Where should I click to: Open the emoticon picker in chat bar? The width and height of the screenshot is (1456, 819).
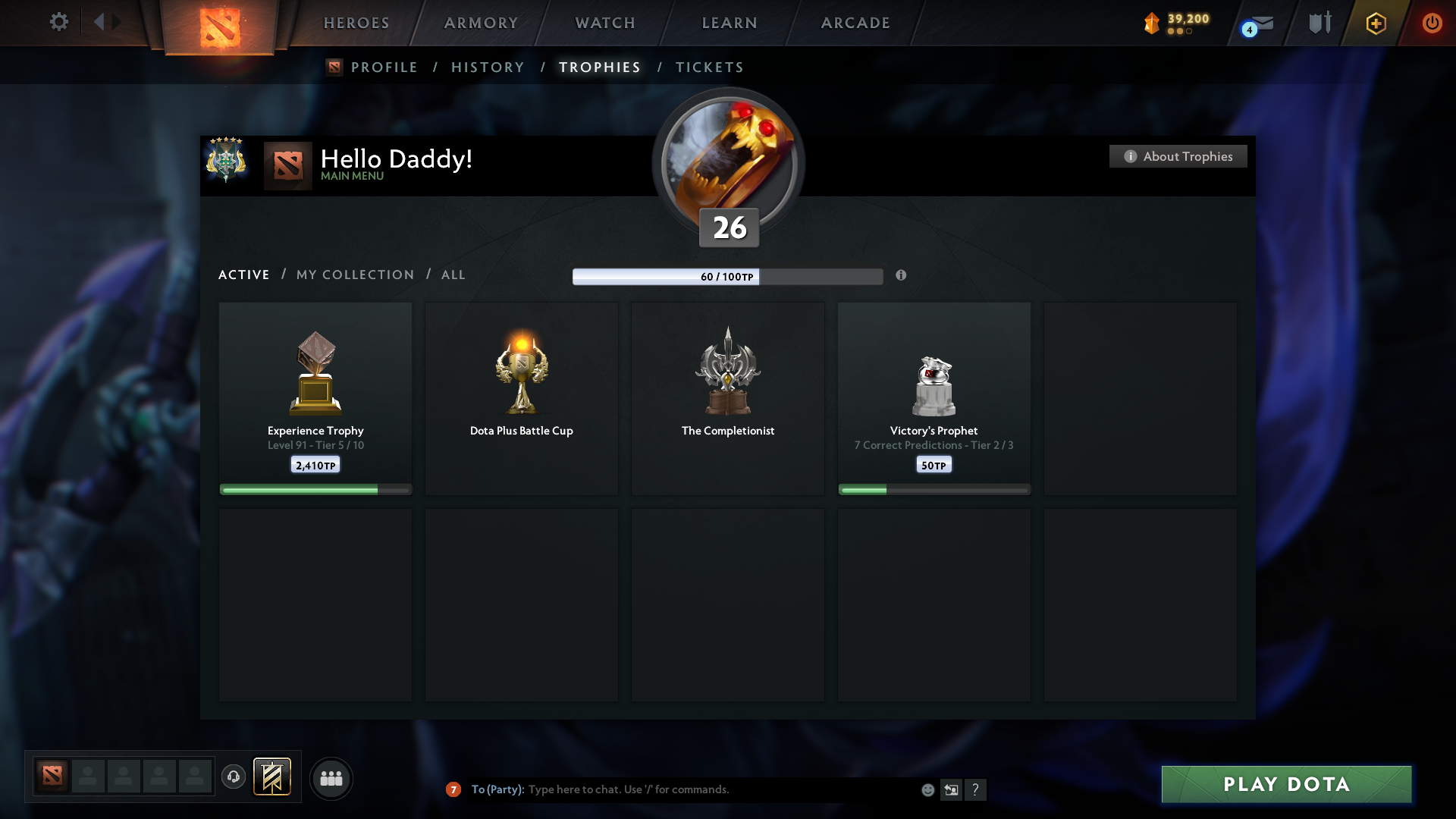click(928, 789)
